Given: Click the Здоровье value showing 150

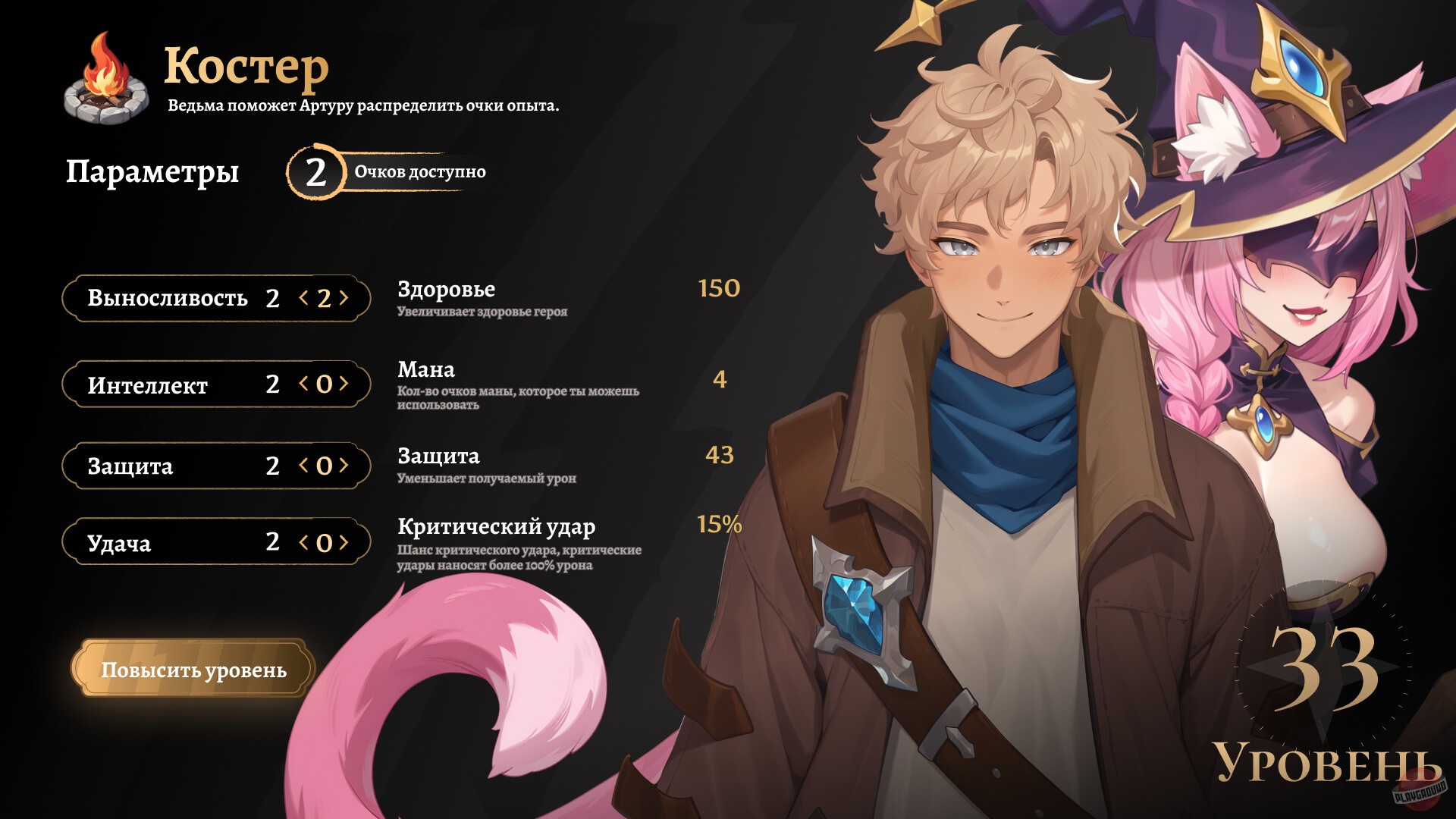Looking at the screenshot, I should (x=717, y=289).
